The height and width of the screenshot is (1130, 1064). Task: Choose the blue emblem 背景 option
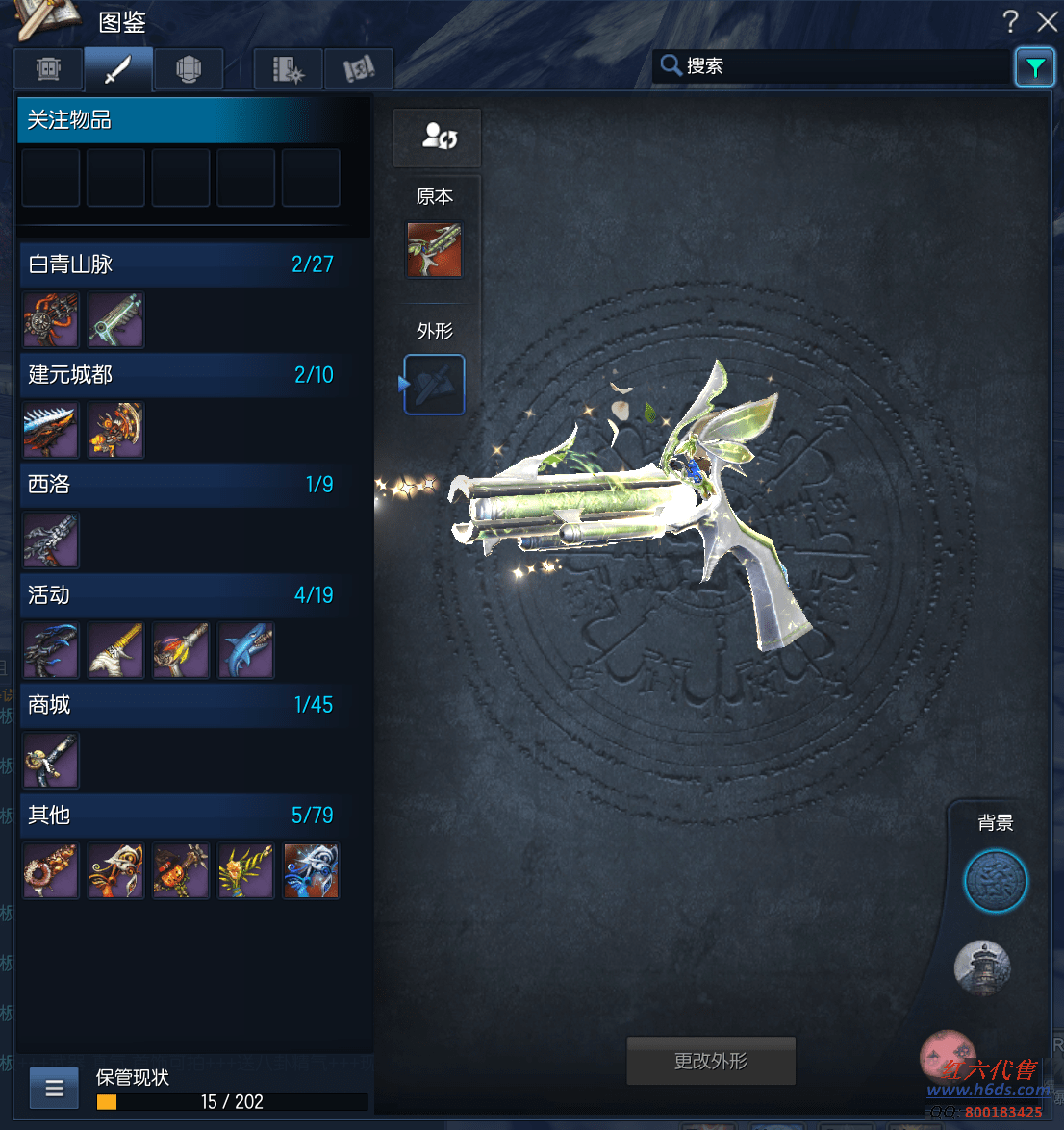point(996,881)
